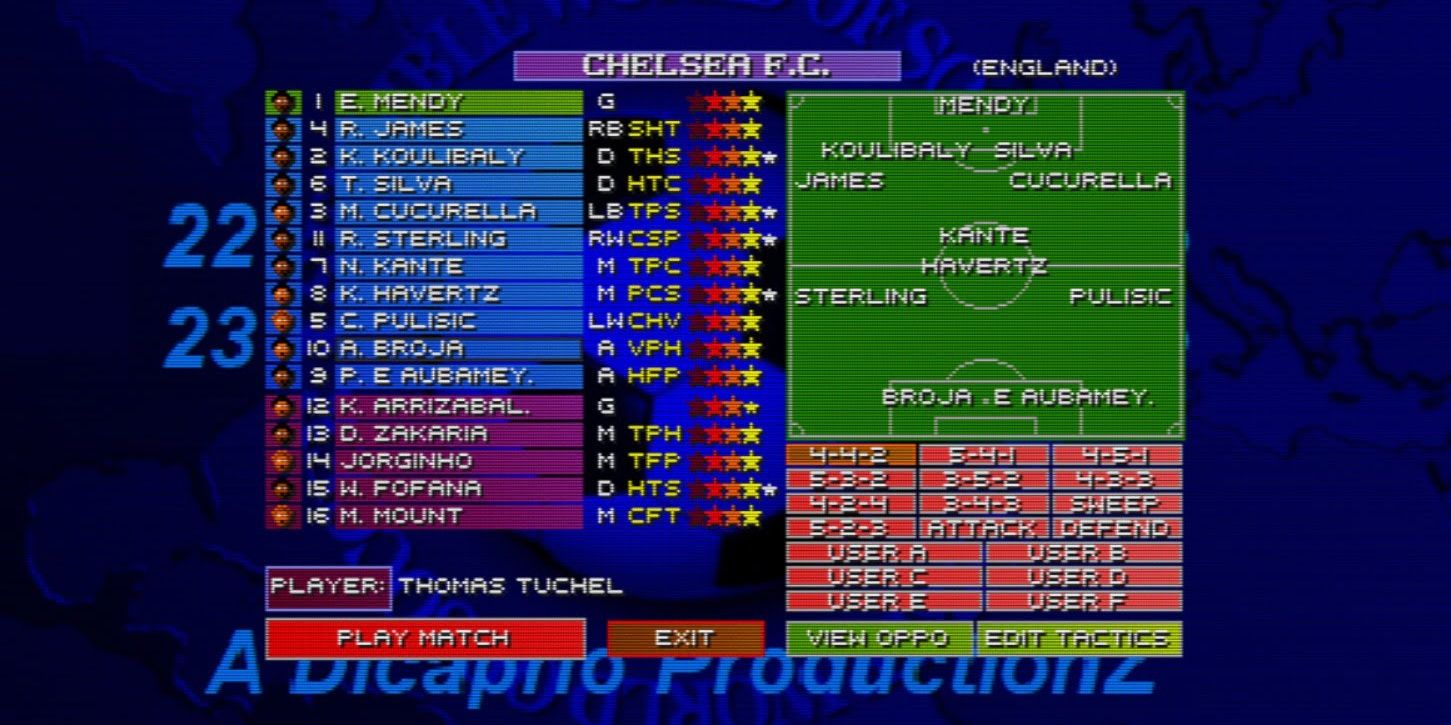Viewport: 1451px width, 725px height.
Task: Open EDIT TACTICS
Action: click(1077, 636)
